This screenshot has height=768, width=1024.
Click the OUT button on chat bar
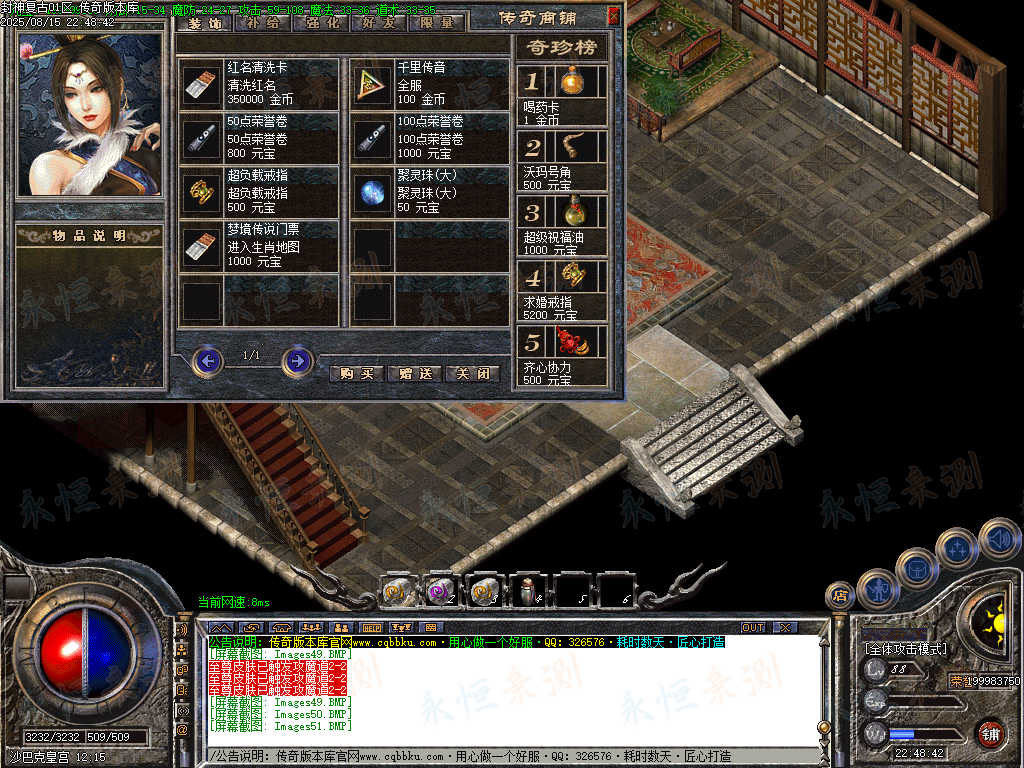752,627
